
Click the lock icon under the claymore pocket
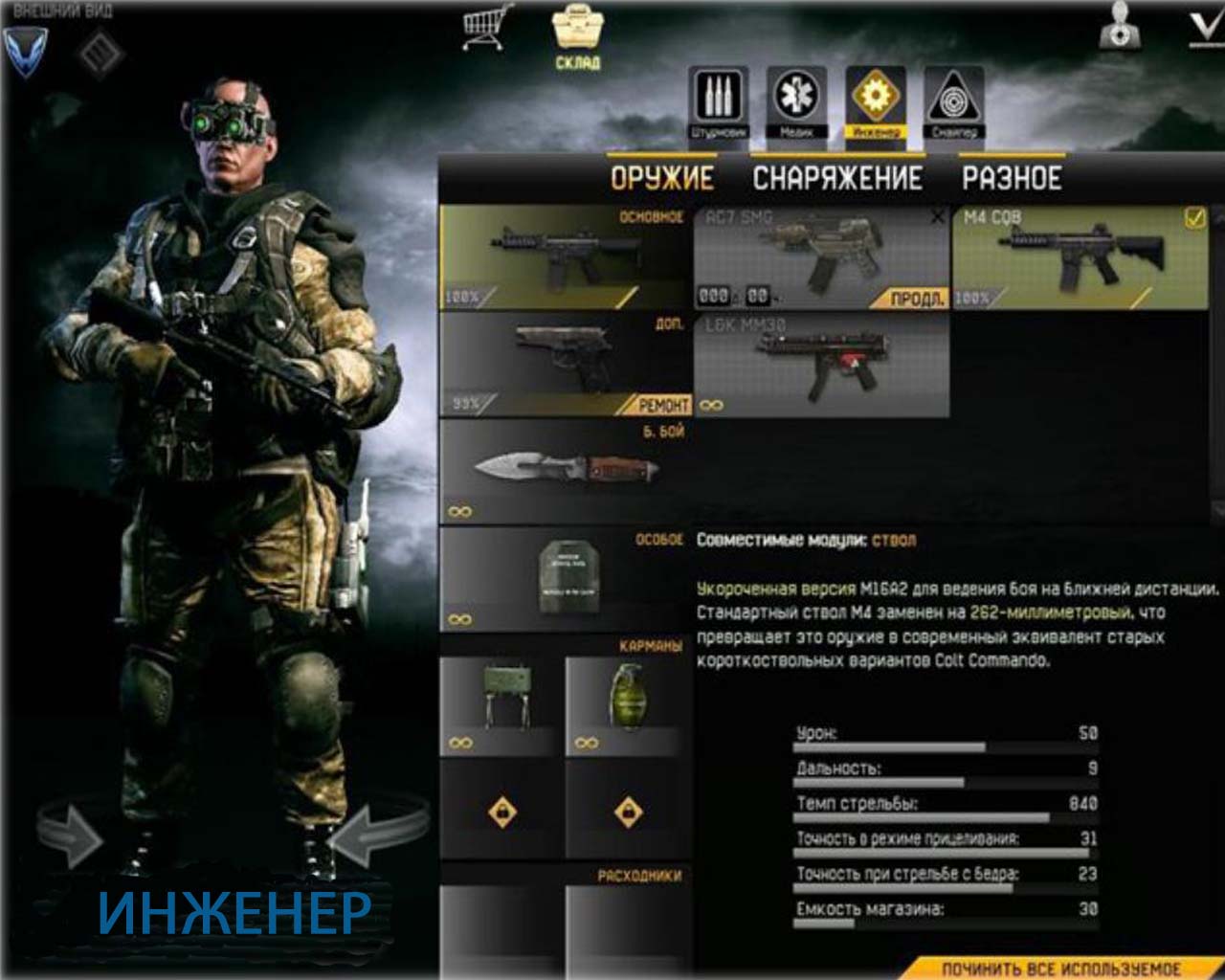pos(501,809)
